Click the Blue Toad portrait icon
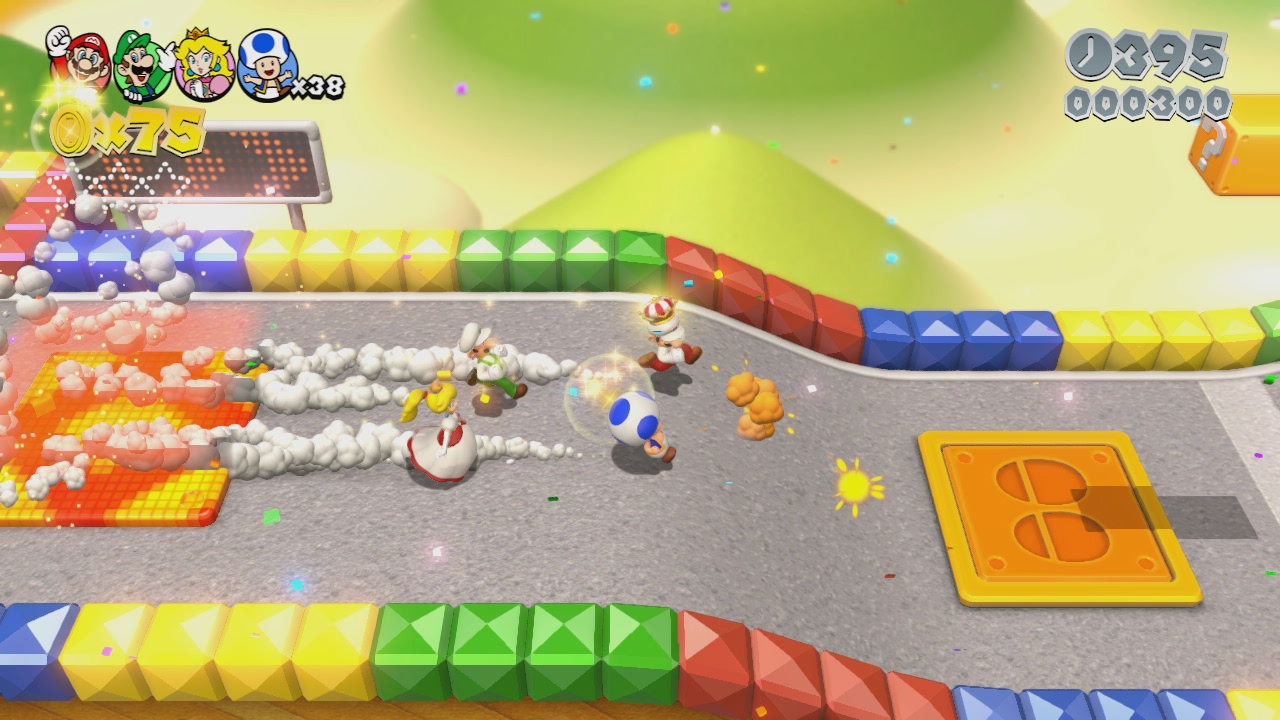Screen dimensions: 1280x720 pos(266,65)
